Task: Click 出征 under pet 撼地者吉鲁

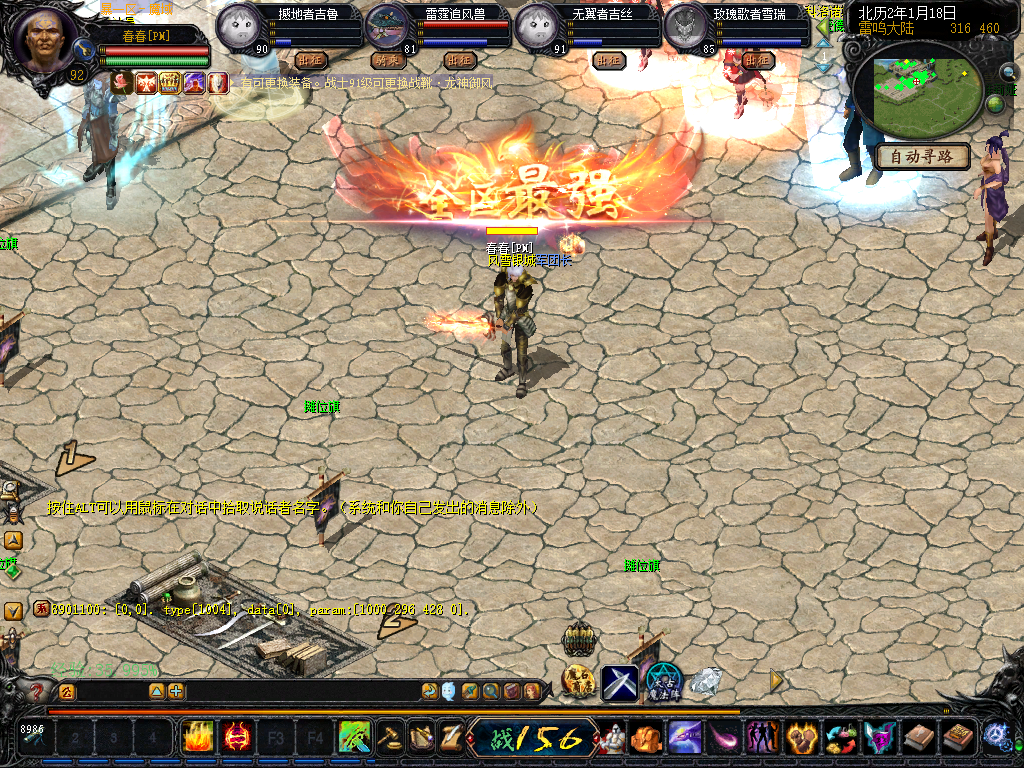Action: pyautogui.click(x=311, y=60)
